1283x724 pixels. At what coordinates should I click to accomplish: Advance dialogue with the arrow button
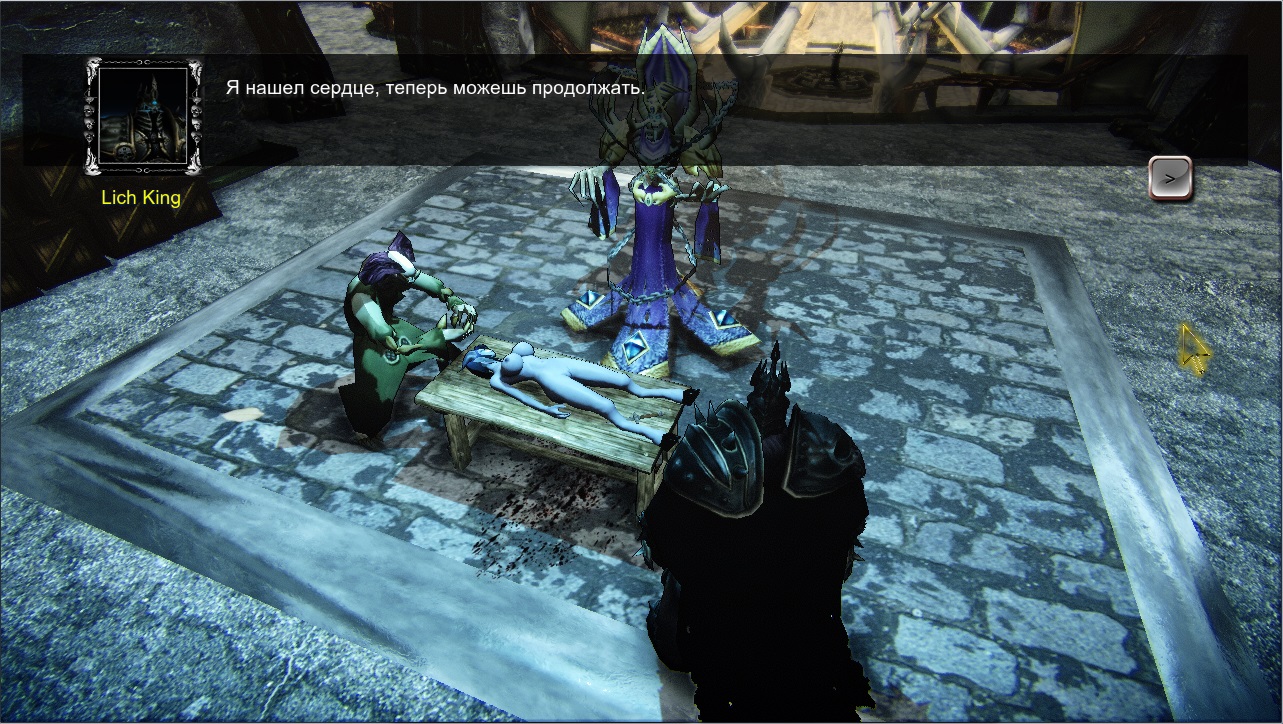[1169, 178]
